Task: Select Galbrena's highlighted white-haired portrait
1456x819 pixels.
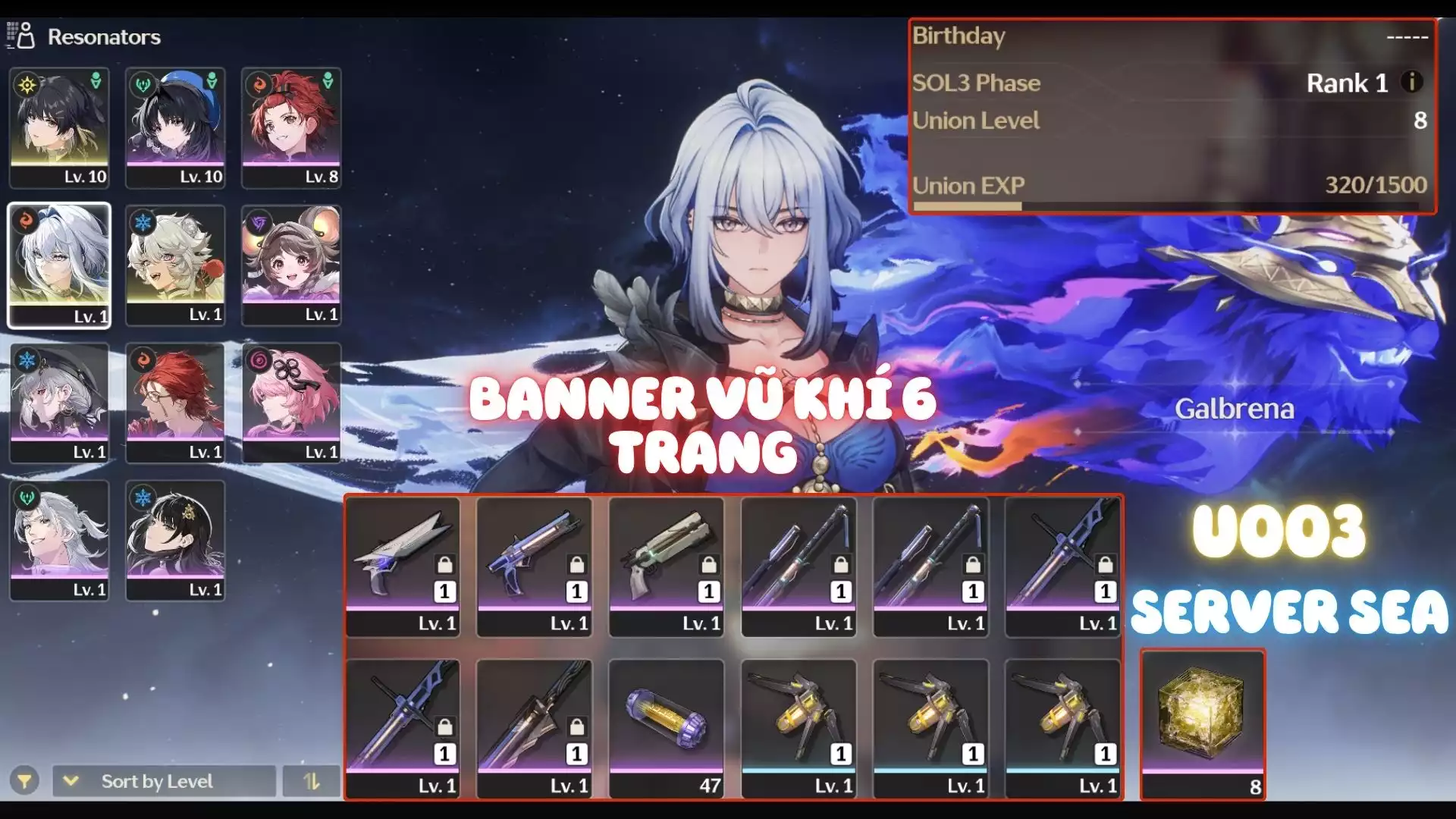Action: pyautogui.click(x=59, y=265)
